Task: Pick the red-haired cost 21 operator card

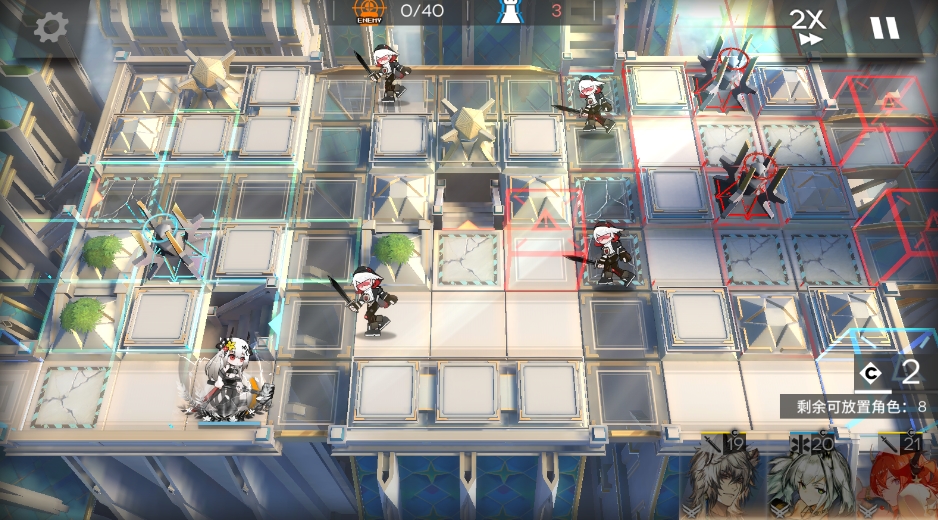Action: [905, 478]
